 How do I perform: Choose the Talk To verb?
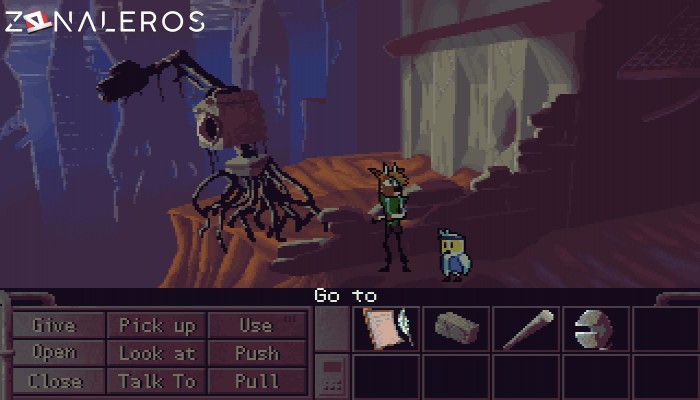(x=156, y=381)
